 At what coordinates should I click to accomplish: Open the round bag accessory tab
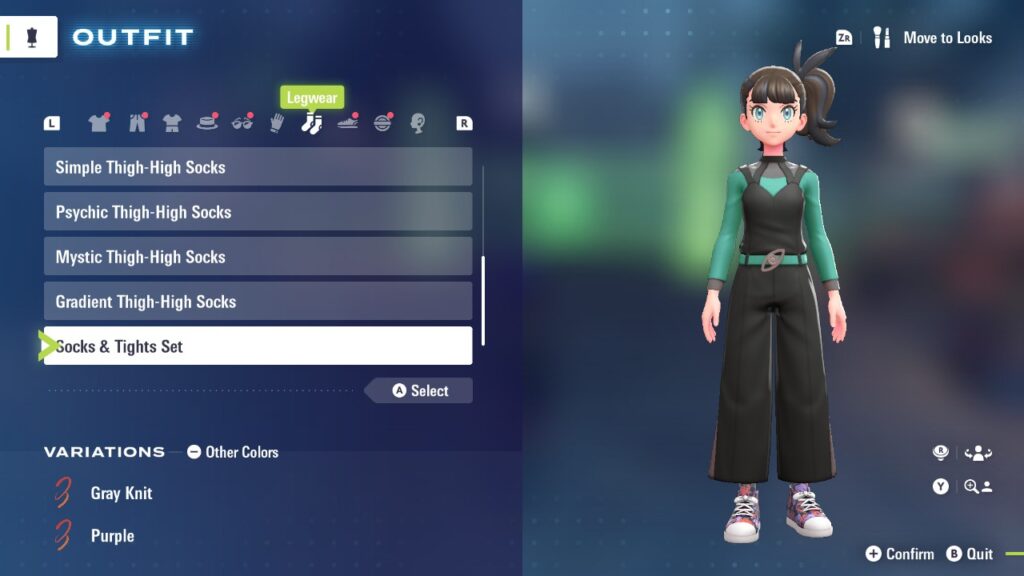point(383,123)
